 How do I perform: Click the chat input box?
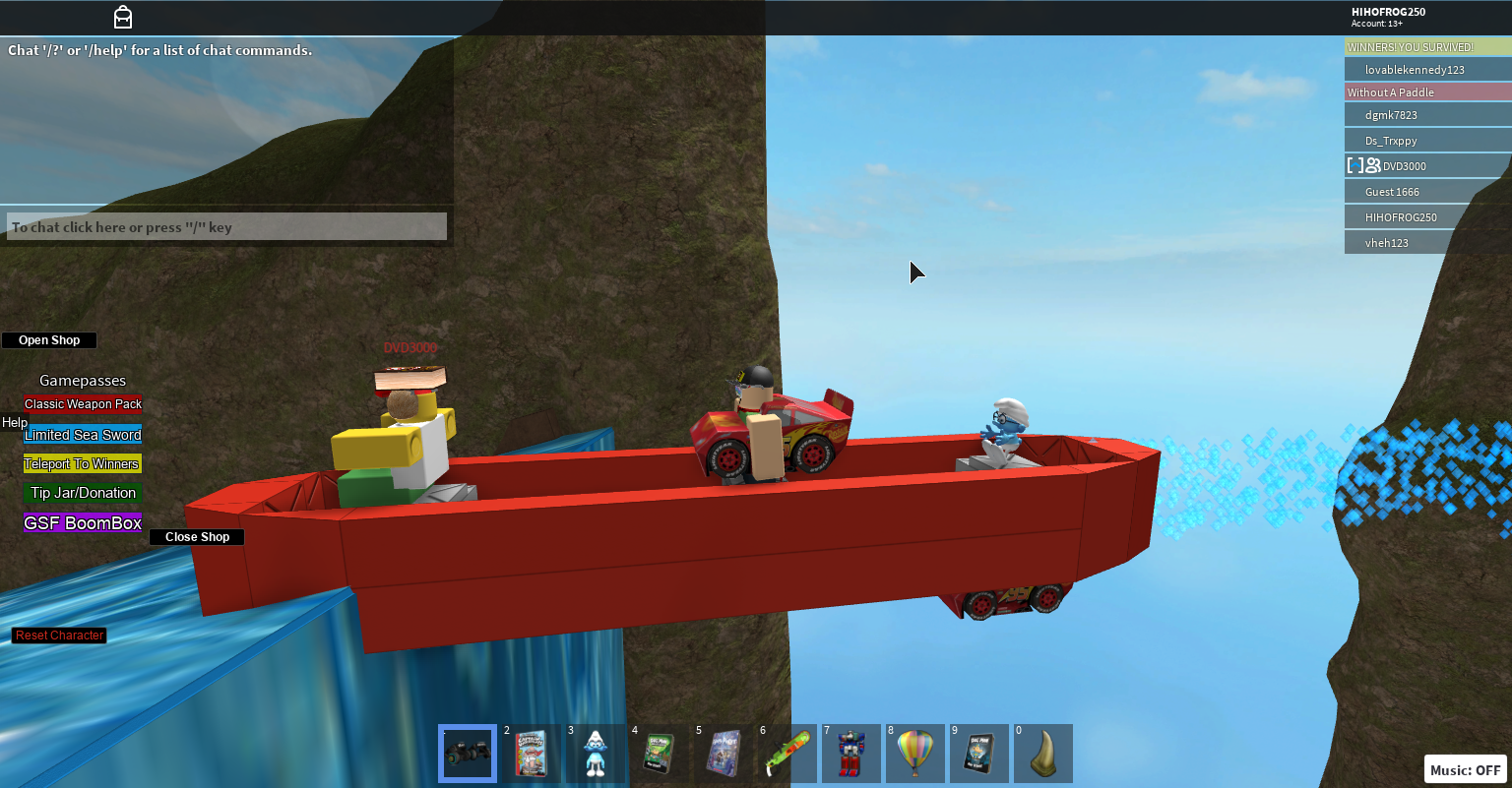pyautogui.click(x=226, y=227)
